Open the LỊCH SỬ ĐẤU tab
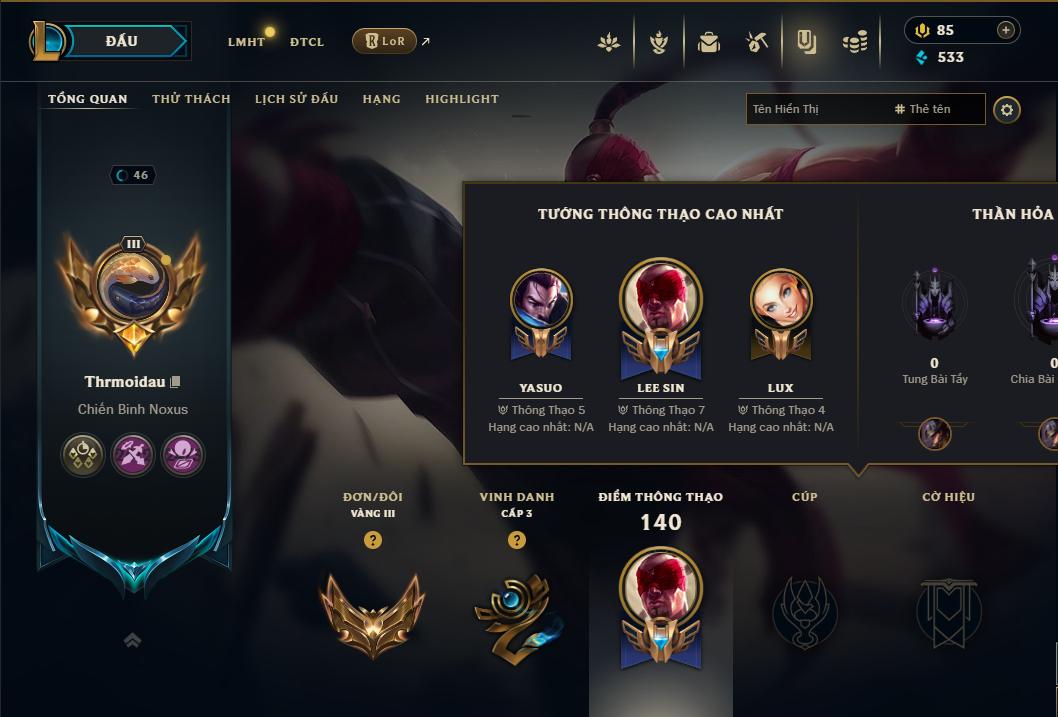Image resolution: width=1058 pixels, height=717 pixels. 296,99
